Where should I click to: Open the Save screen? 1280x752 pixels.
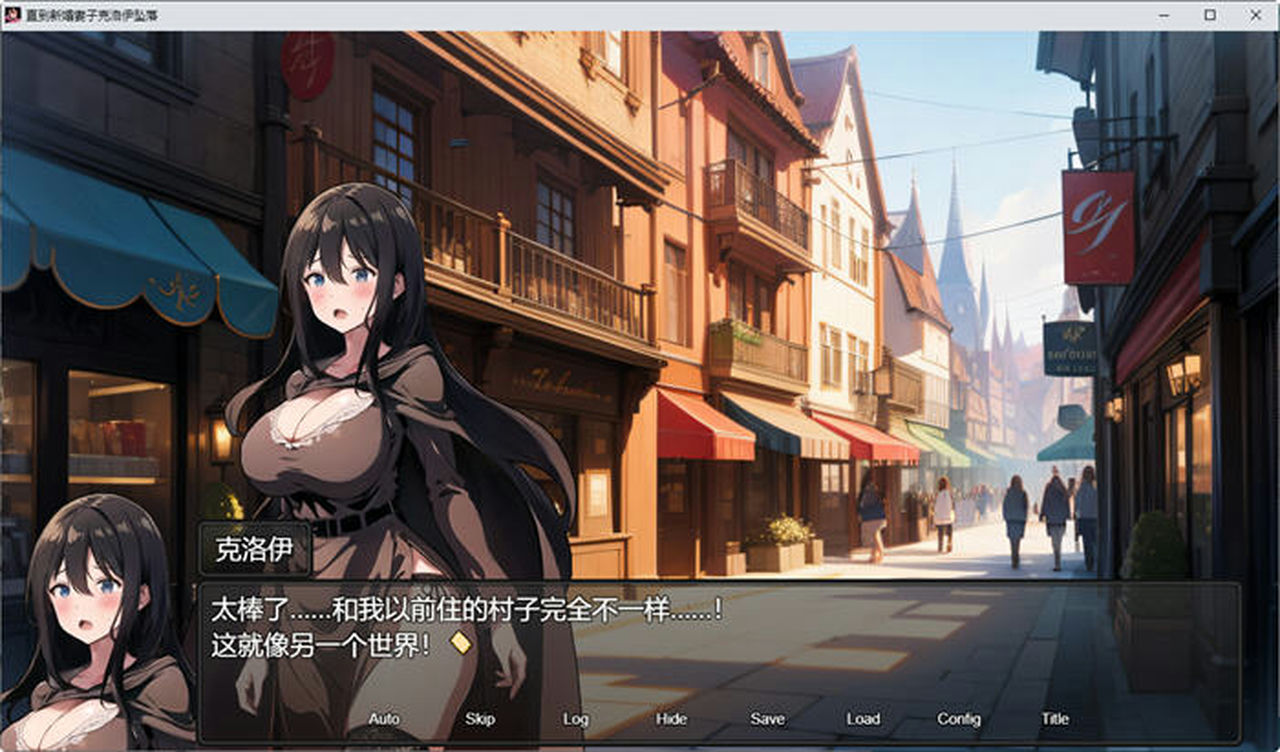tap(767, 718)
